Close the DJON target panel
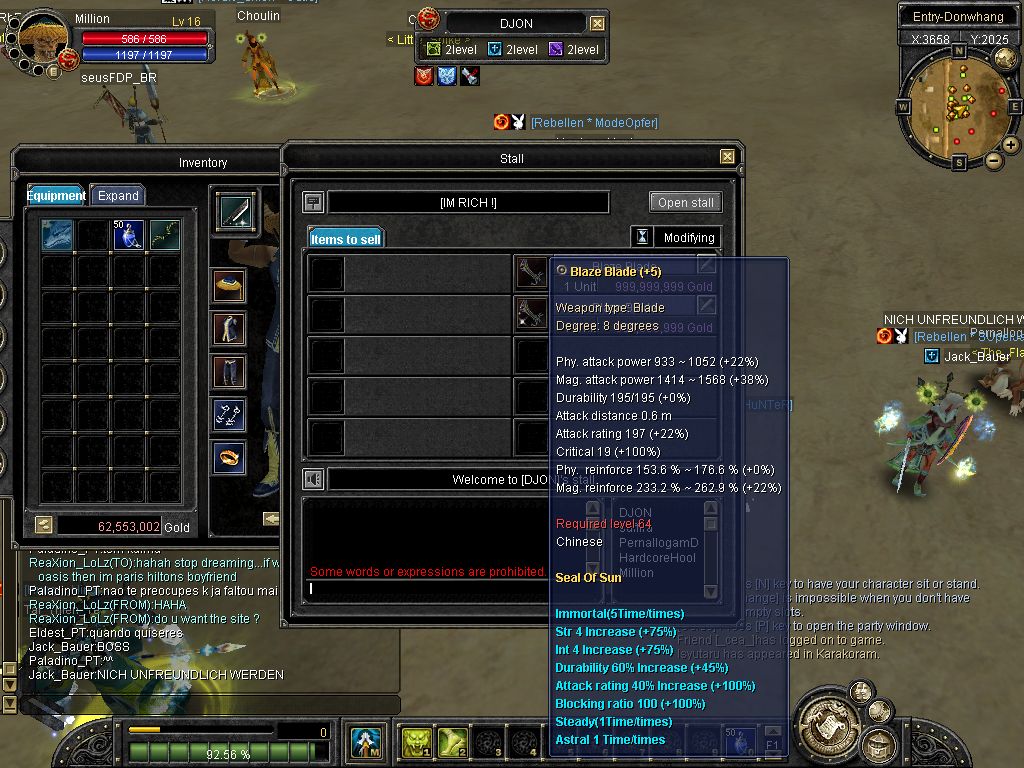This screenshot has height=768, width=1024. pyautogui.click(x=597, y=23)
